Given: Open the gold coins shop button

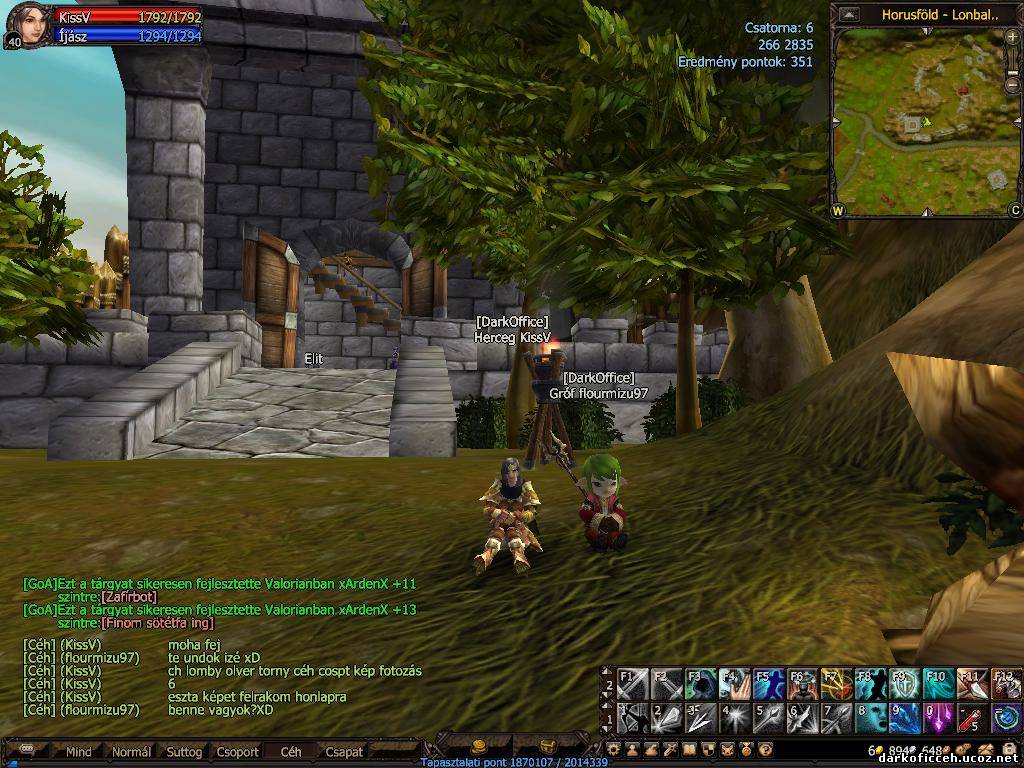Looking at the screenshot, I should 478,746.
